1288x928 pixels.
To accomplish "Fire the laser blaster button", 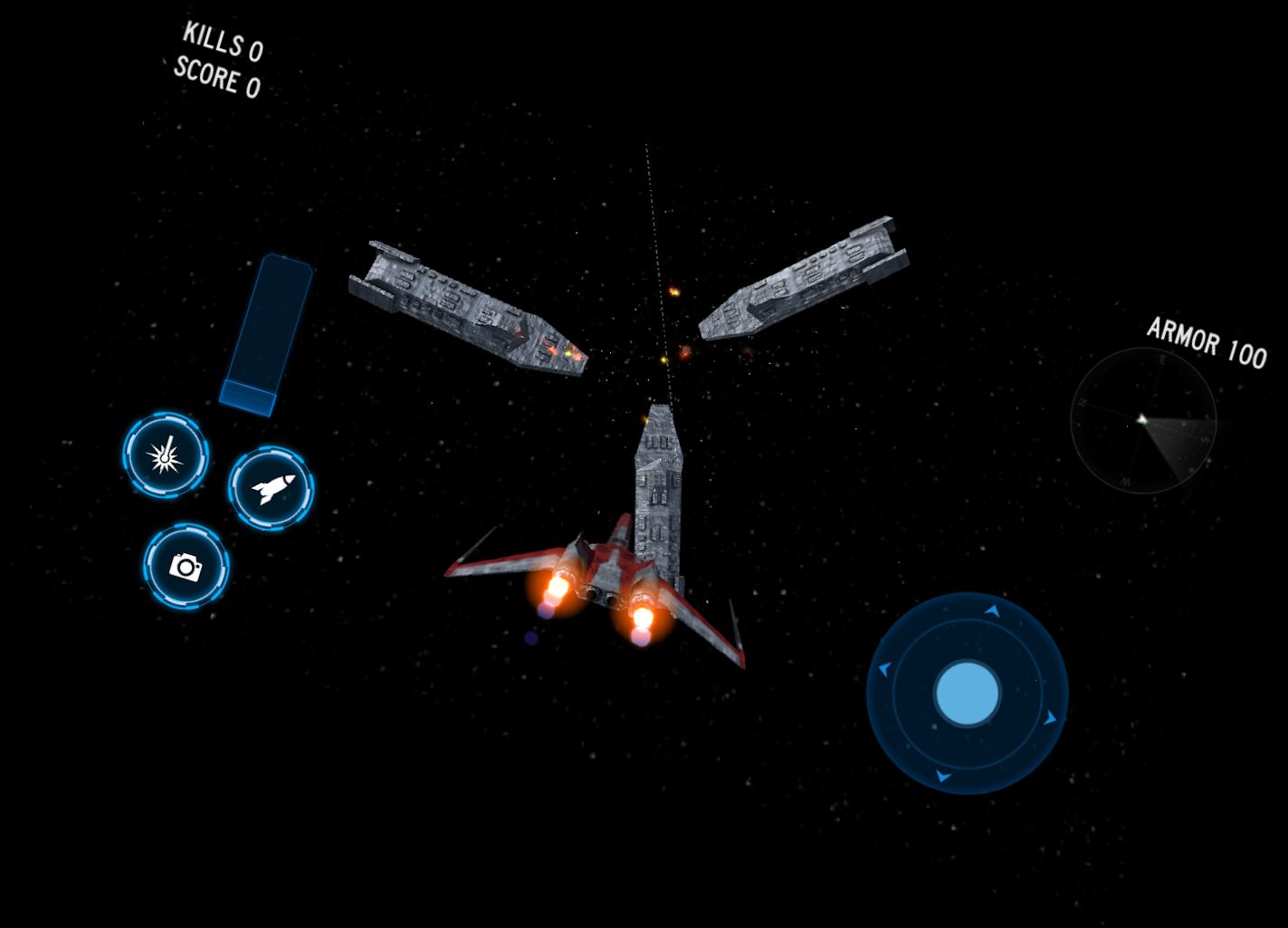I will 166,455.
